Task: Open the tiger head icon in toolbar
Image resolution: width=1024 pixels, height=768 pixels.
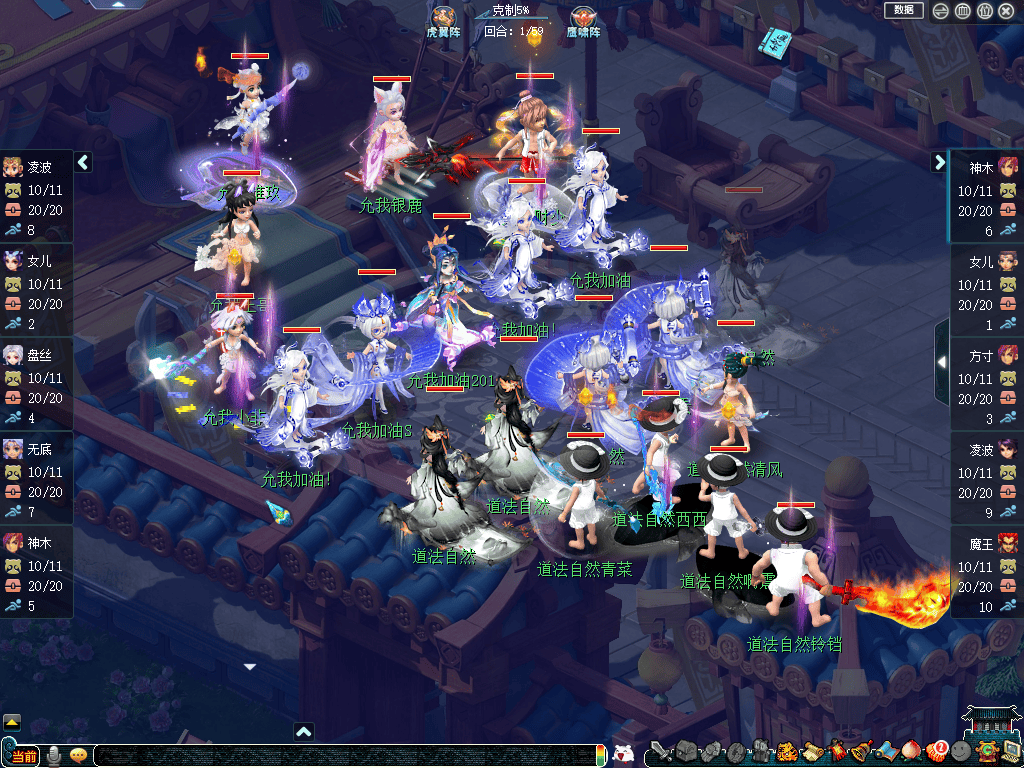Action: pyautogui.click(x=786, y=751)
